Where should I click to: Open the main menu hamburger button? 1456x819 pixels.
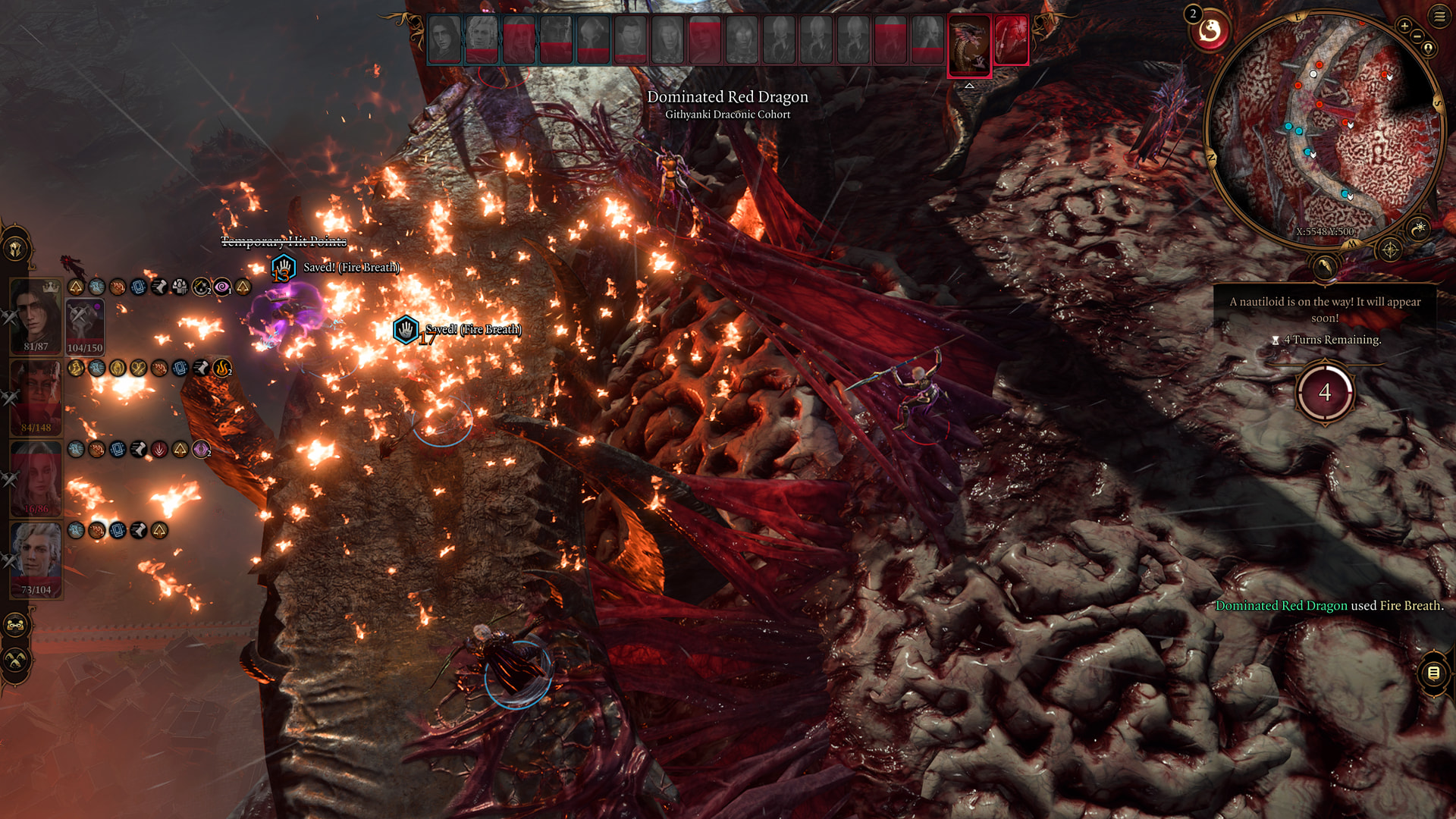tap(1439, 17)
